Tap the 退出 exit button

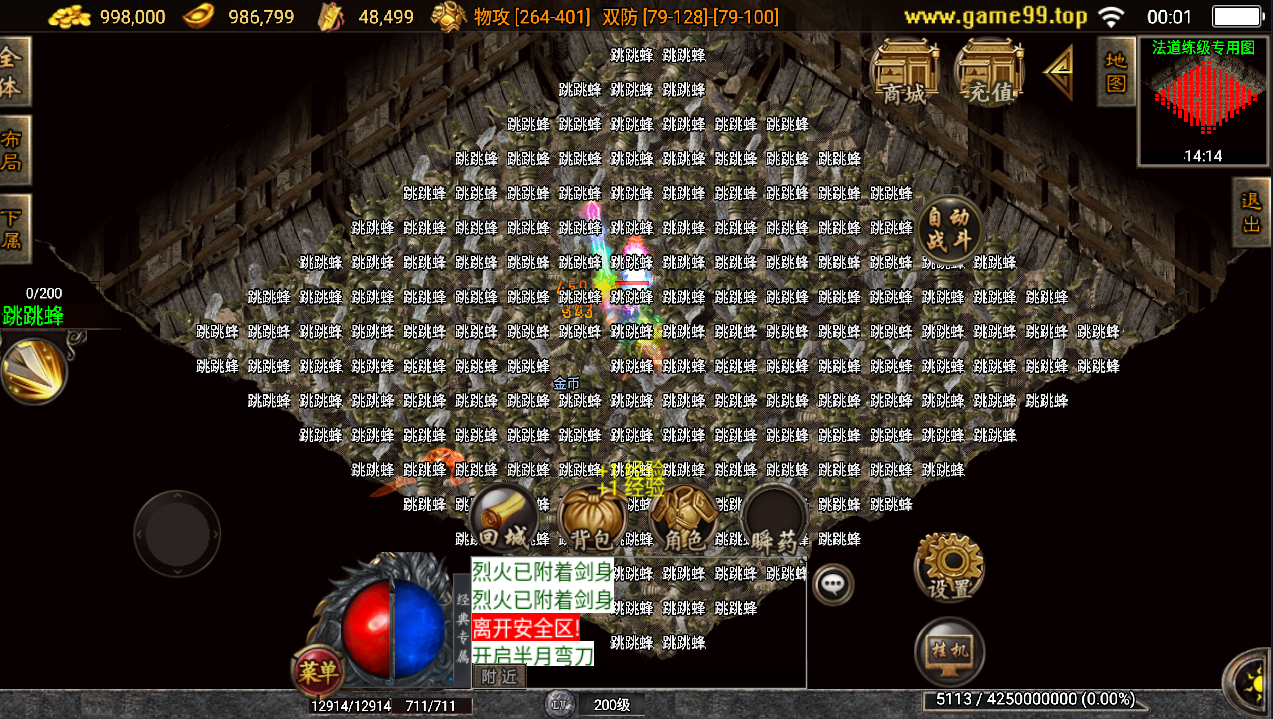click(1251, 212)
